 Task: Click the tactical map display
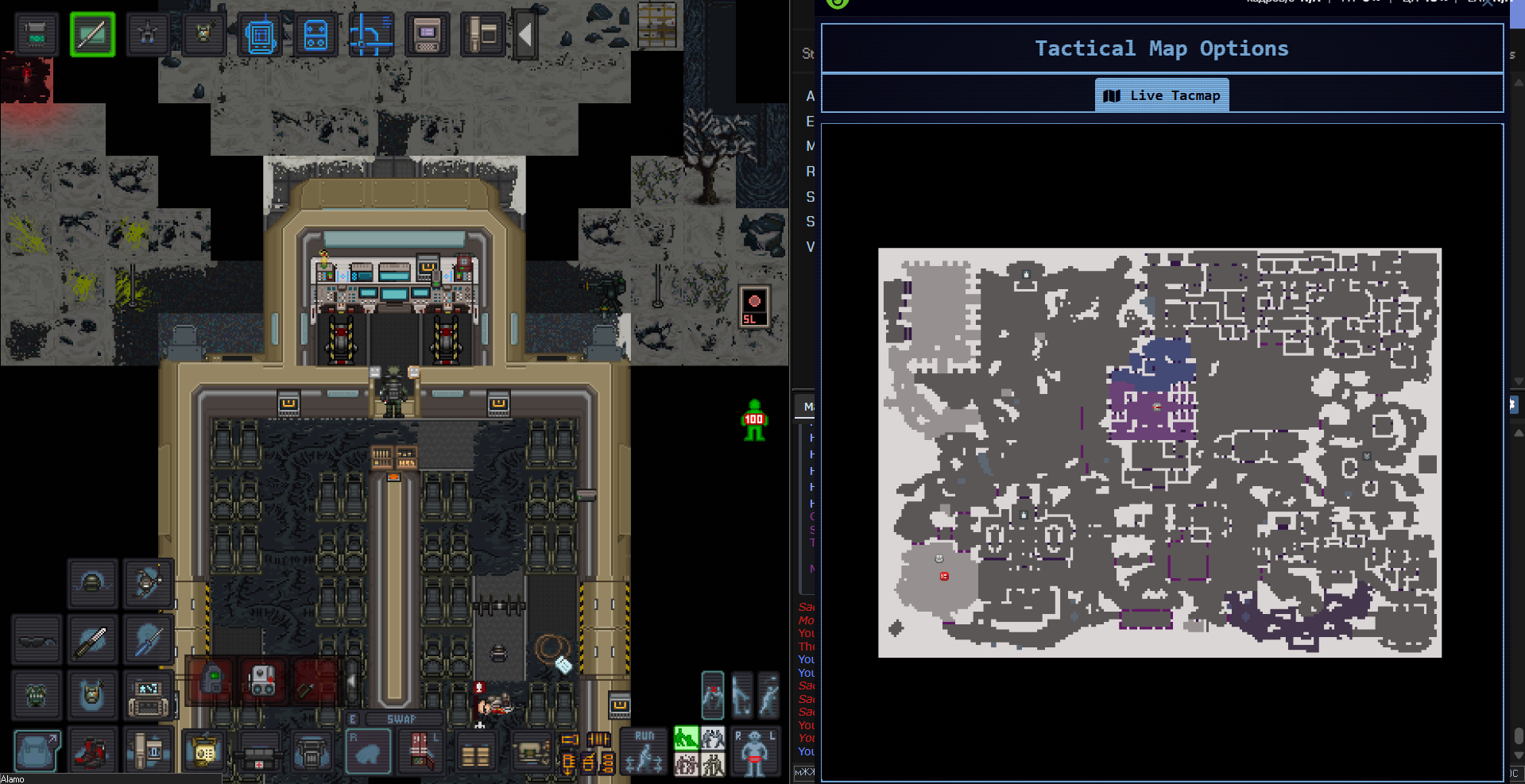[x=1159, y=452]
